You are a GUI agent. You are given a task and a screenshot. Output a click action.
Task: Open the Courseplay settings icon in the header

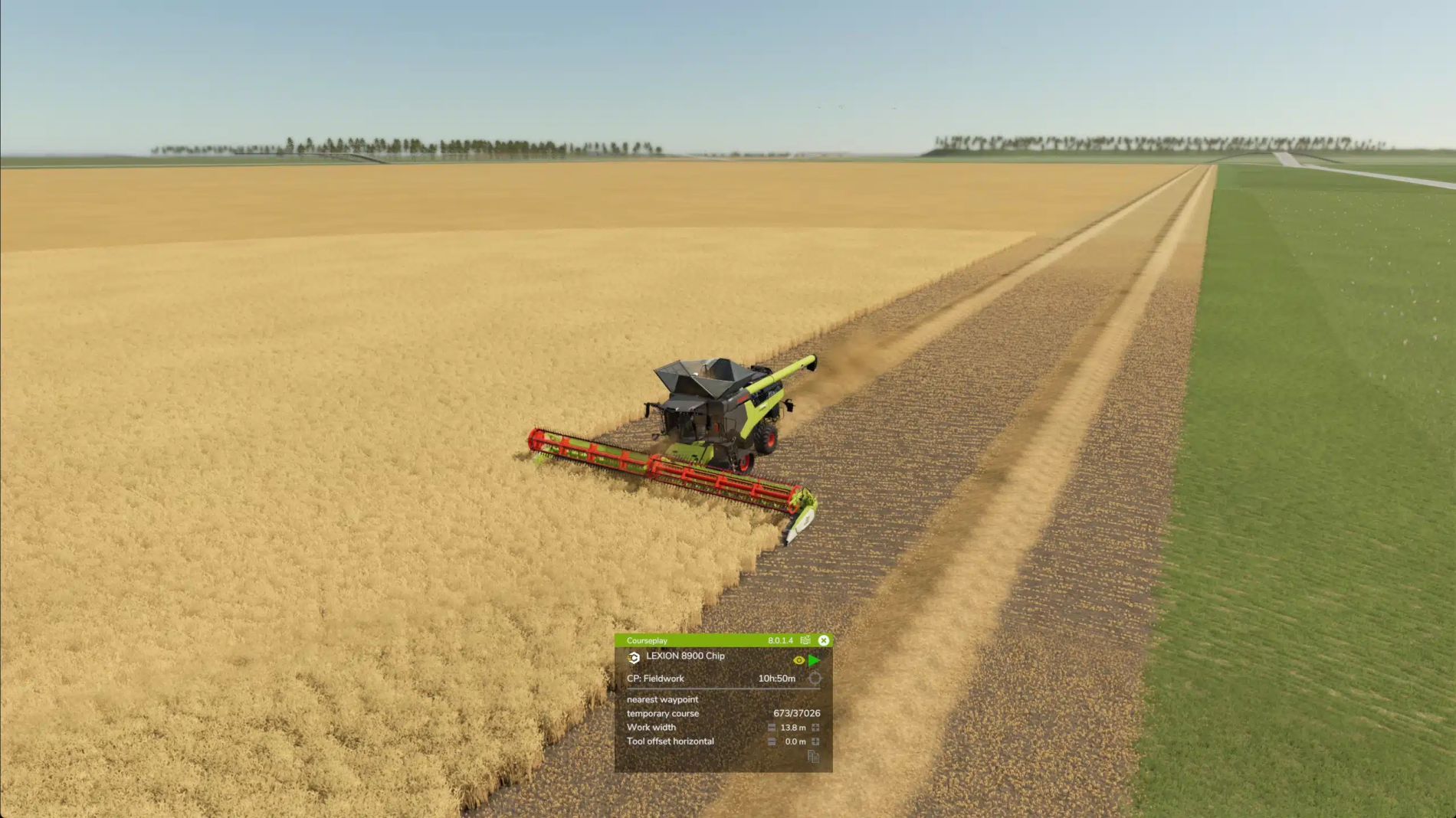pyautogui.click(x=805, y=640)
